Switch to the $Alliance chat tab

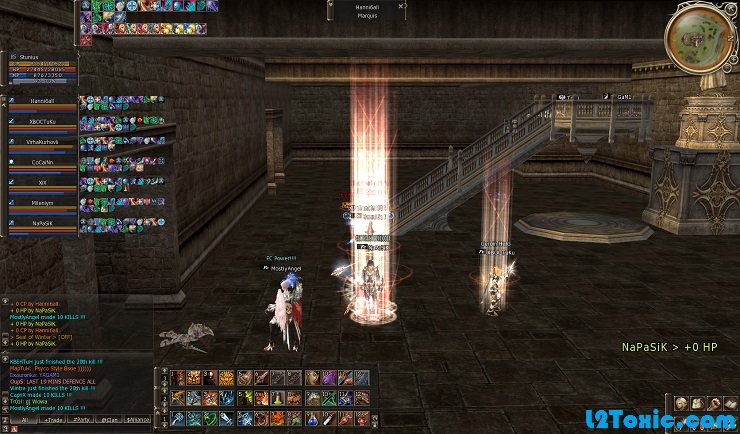139,421
